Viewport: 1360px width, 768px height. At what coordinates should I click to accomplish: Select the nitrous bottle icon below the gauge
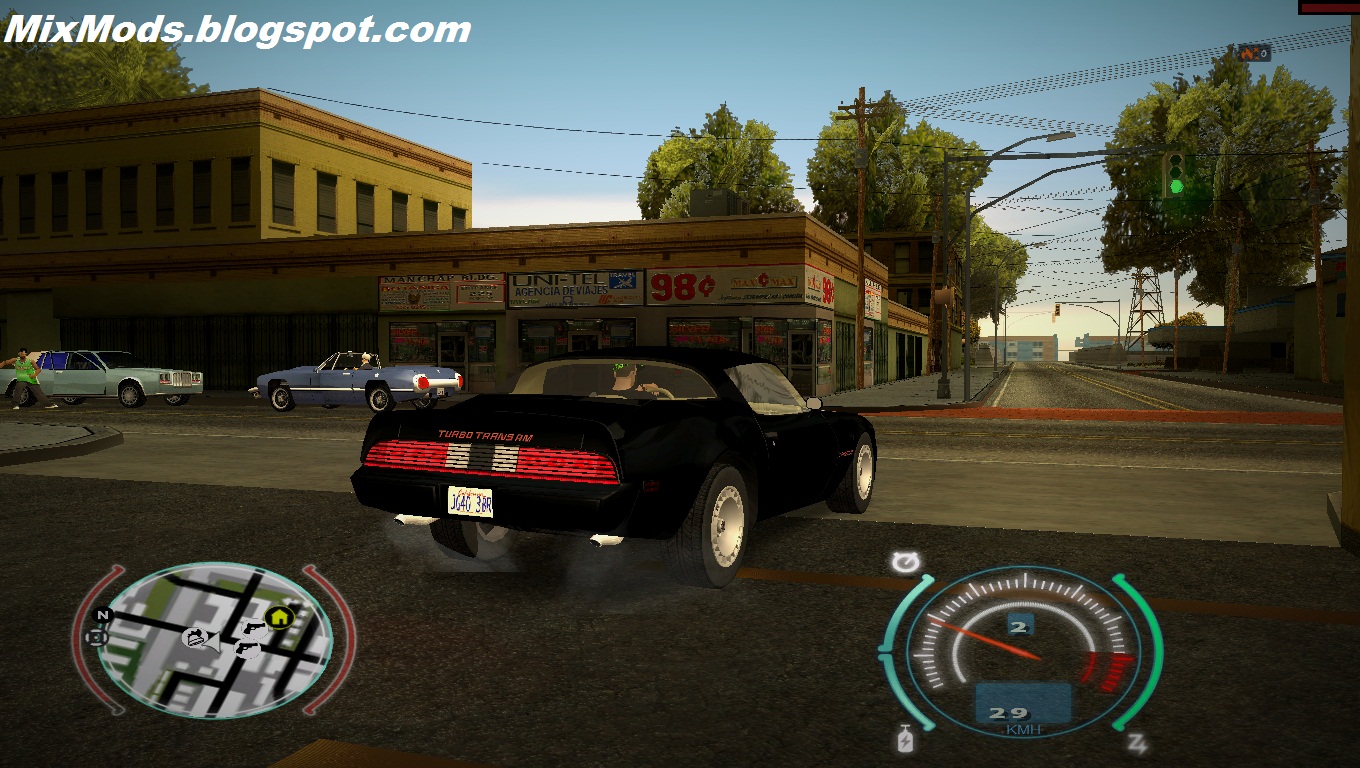point(905,740)
